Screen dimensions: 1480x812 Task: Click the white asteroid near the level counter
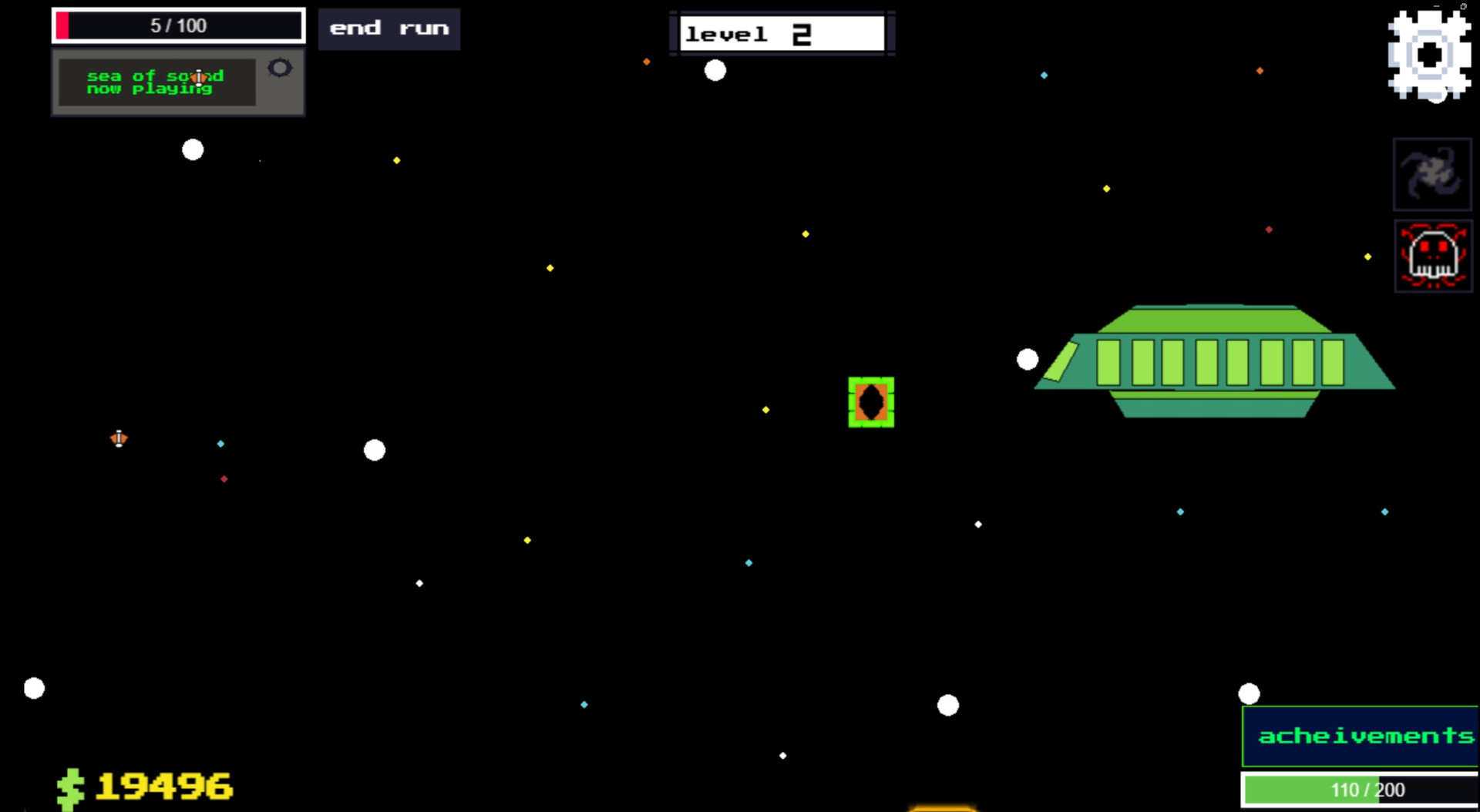point(715,72)
